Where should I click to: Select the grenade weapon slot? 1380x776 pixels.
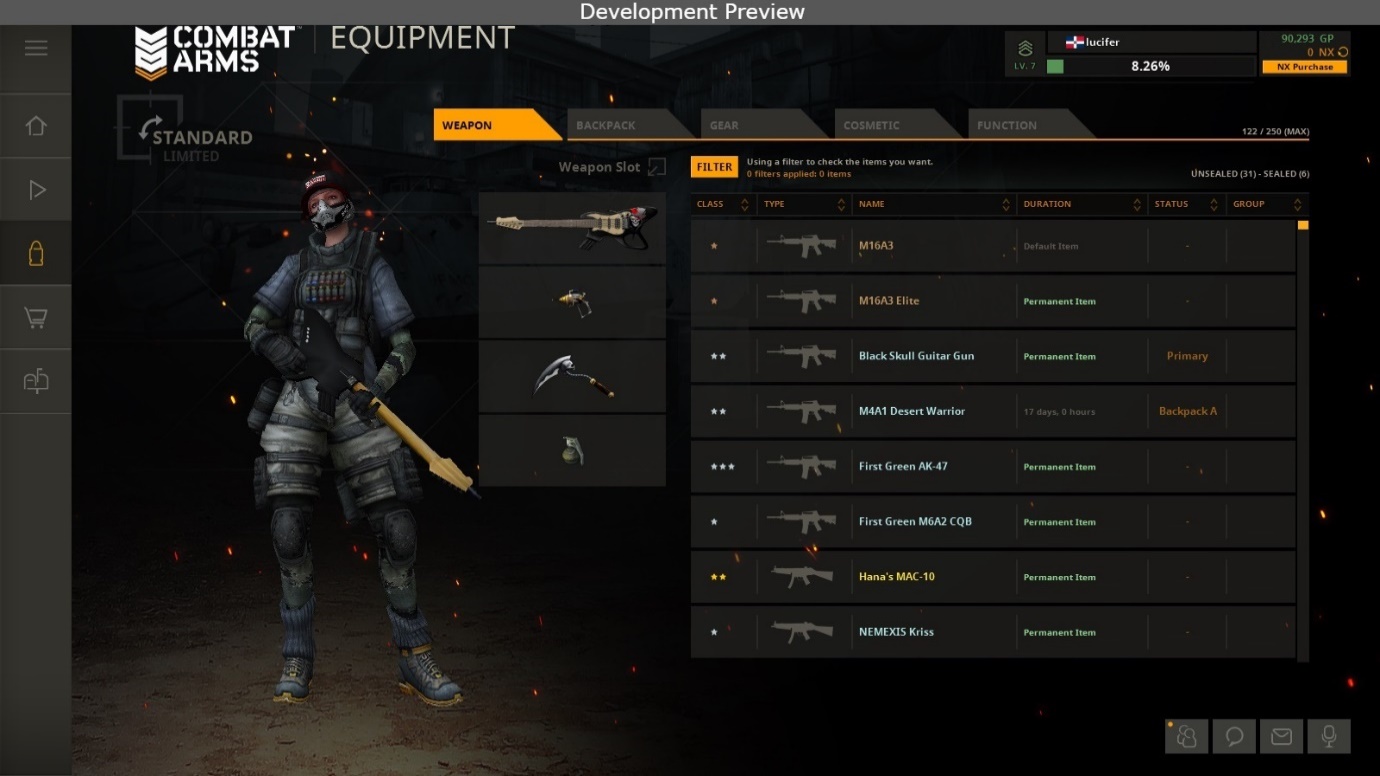pos(572,450)
